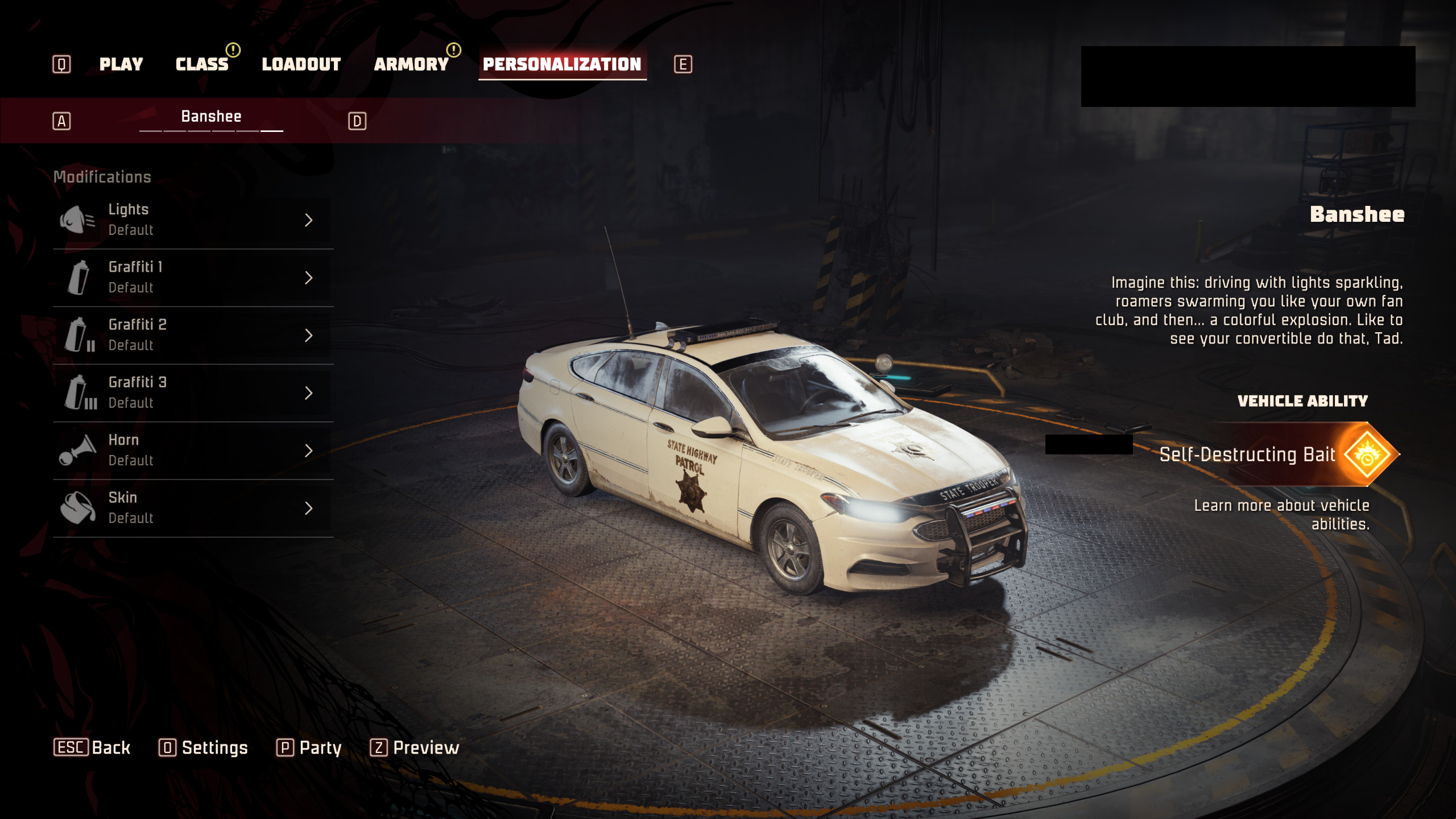Click the Back button

click(92, 747)
